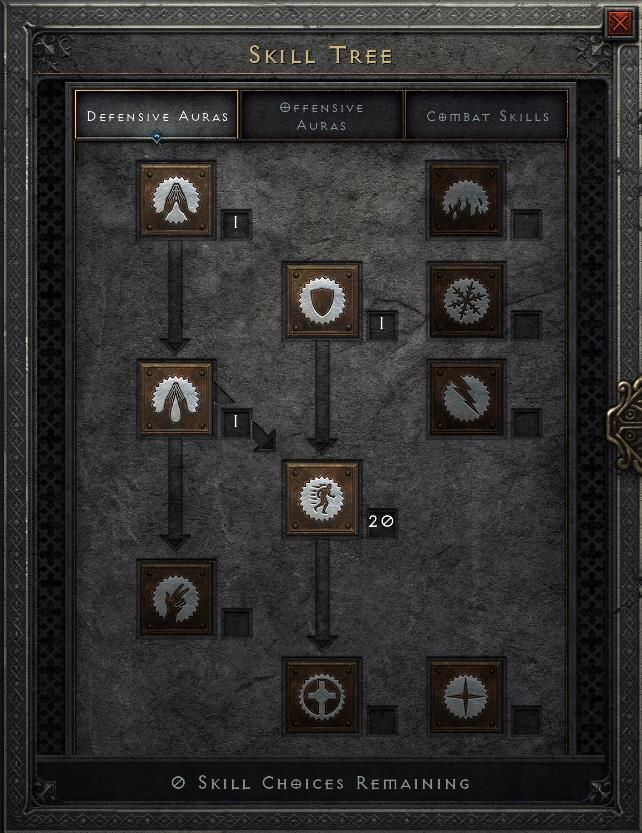Select the Prayer praying-hands skill icon
Screen dimensions: 642x833
[176, 200]
